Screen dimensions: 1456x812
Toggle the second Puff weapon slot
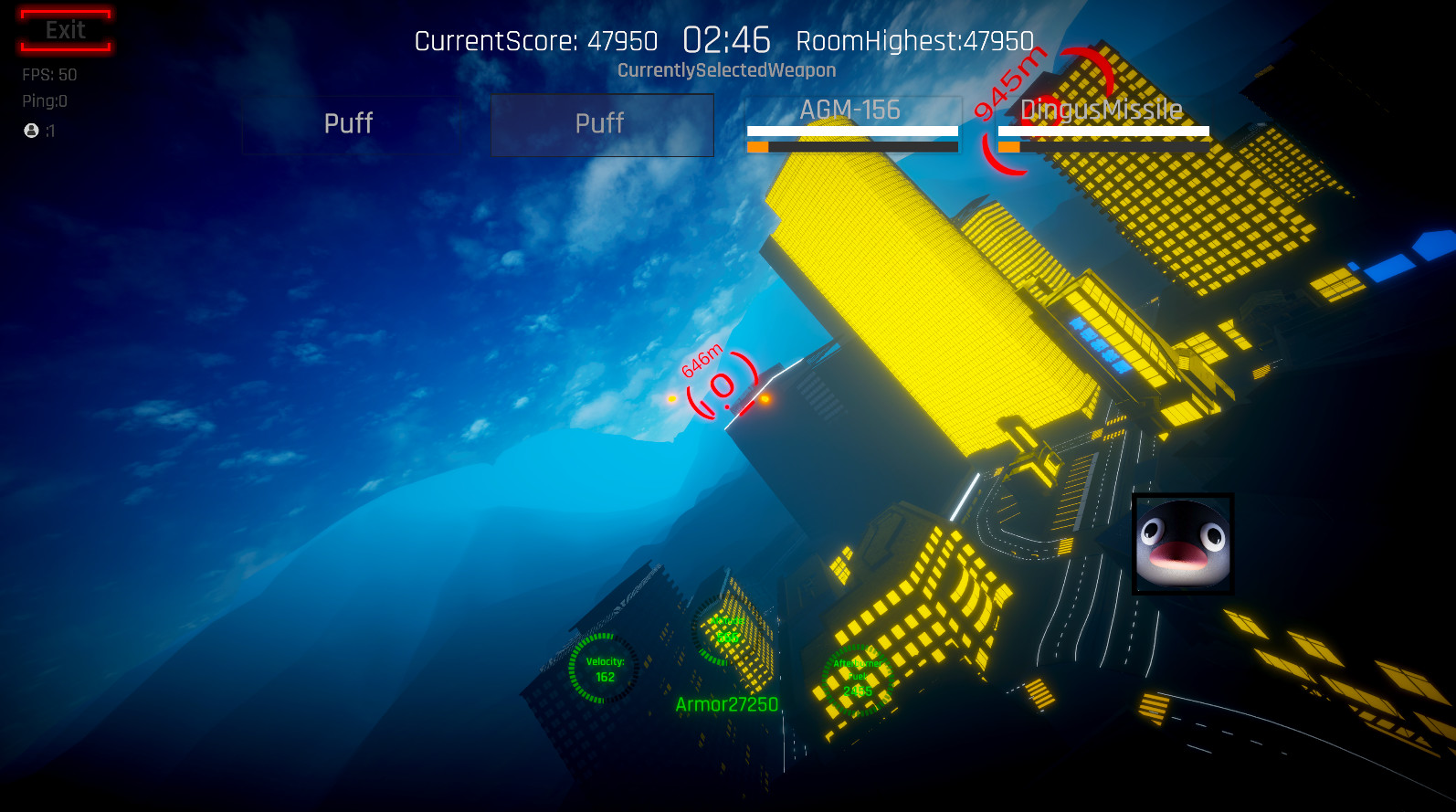[x=601, y=124]
